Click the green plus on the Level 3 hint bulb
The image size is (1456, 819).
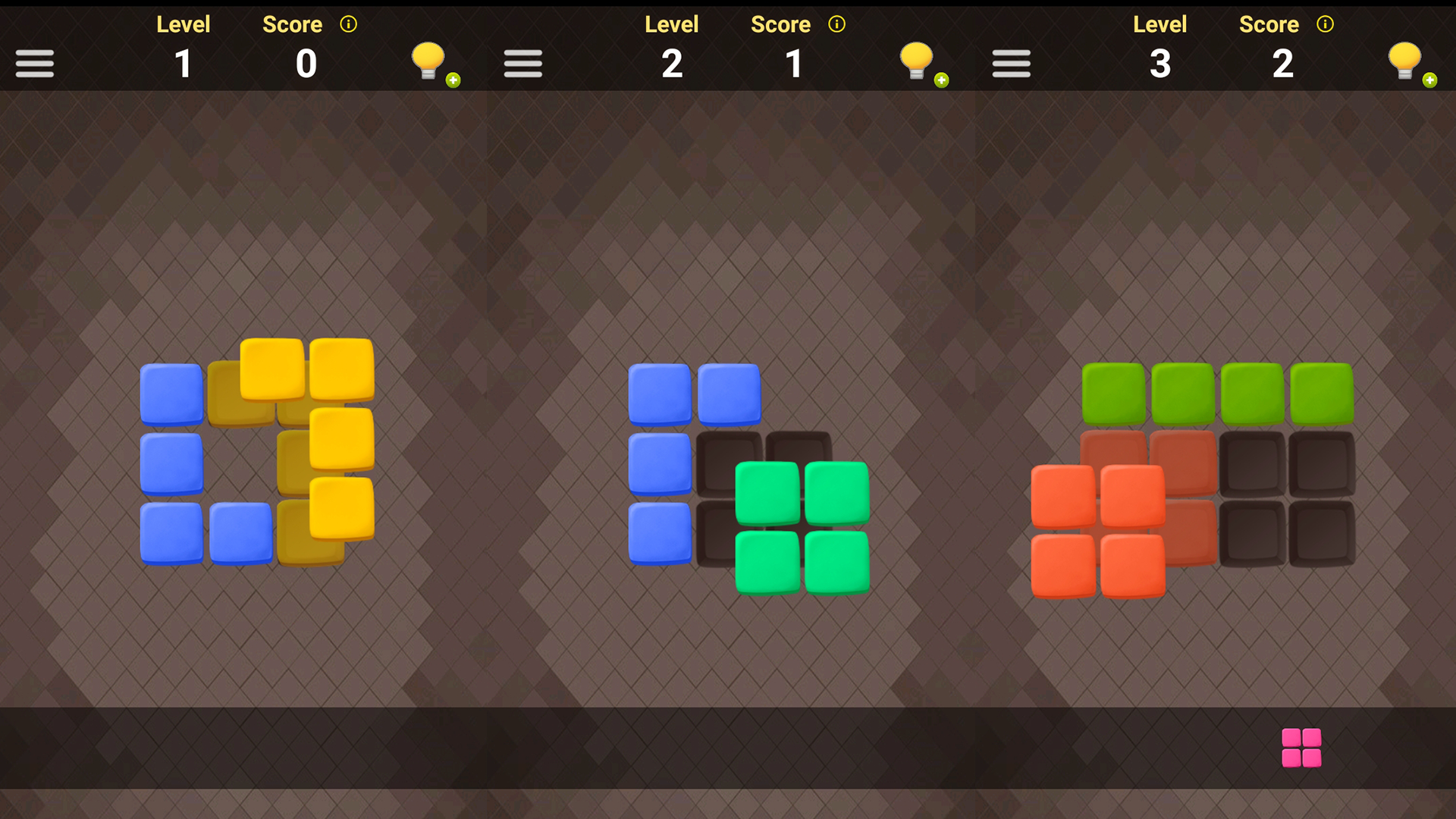click(1429, 78)
